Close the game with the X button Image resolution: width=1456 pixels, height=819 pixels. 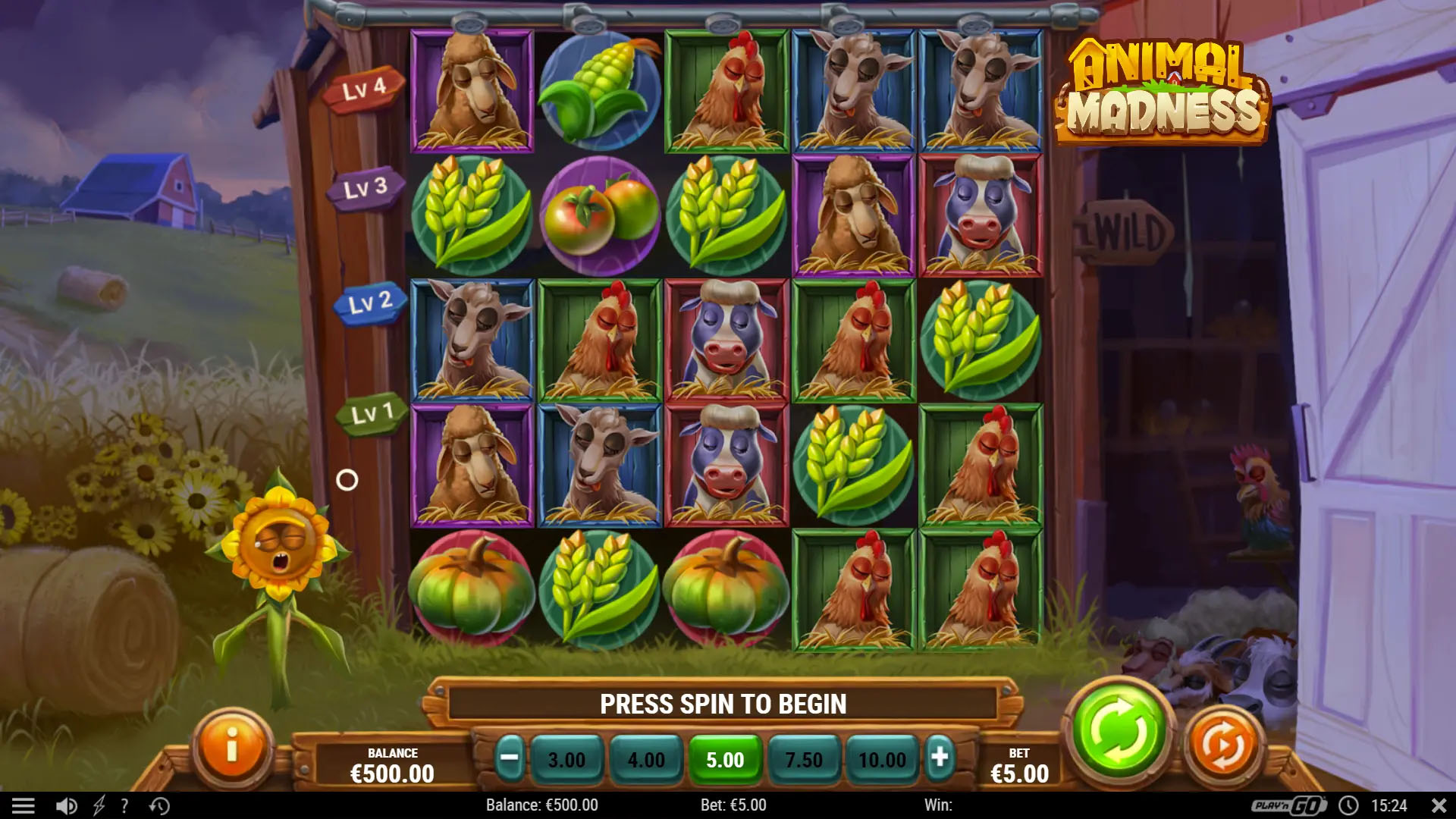coord(1439,805)
